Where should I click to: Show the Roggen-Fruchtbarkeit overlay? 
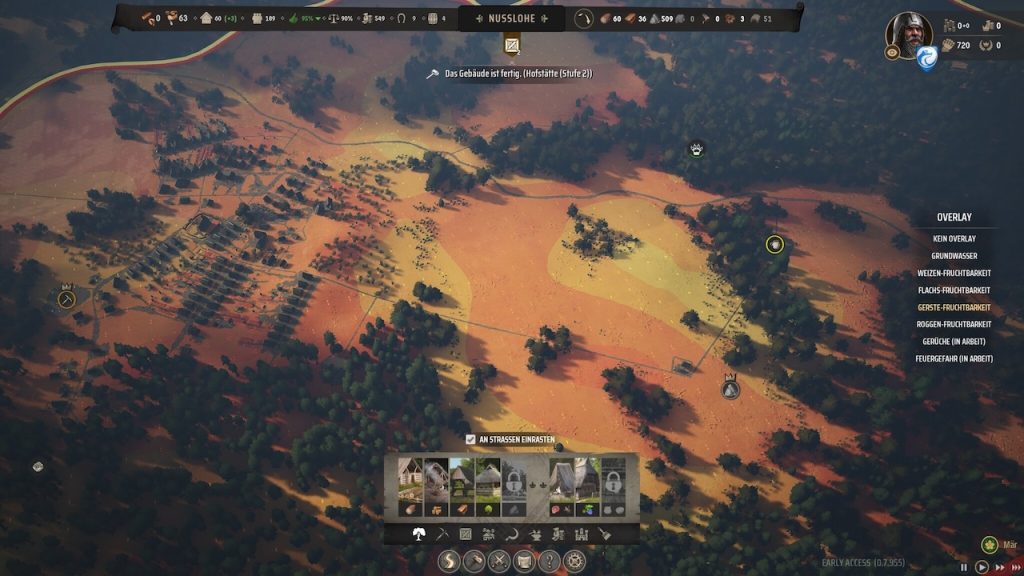[954, 324]
